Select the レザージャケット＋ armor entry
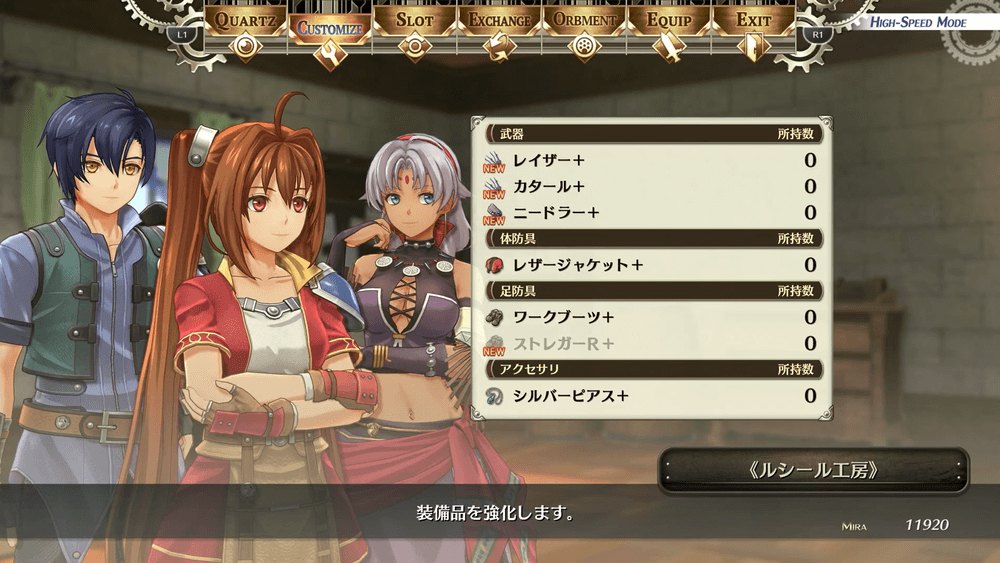 [650, 265]
